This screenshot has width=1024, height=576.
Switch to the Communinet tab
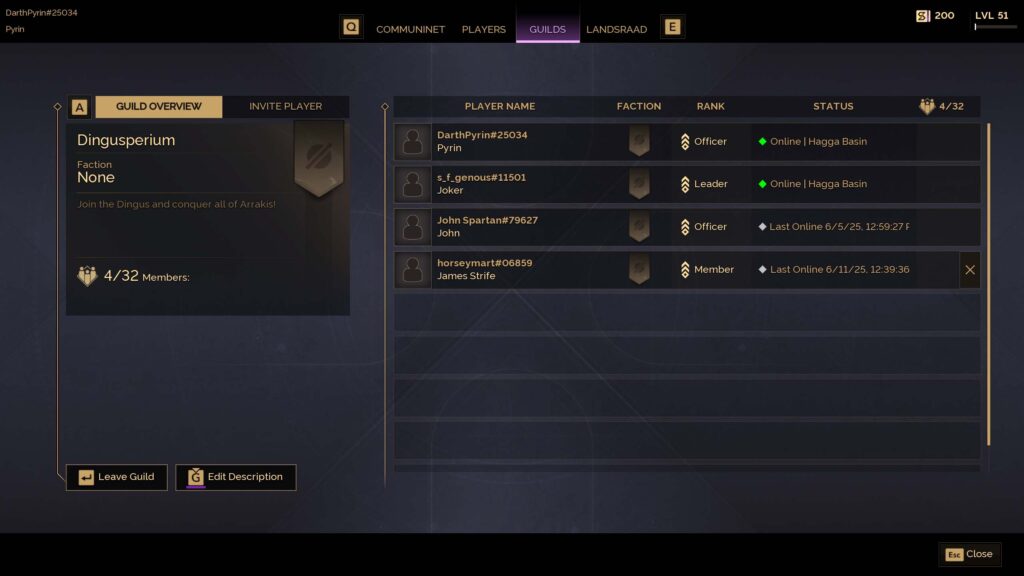(410, 29)
